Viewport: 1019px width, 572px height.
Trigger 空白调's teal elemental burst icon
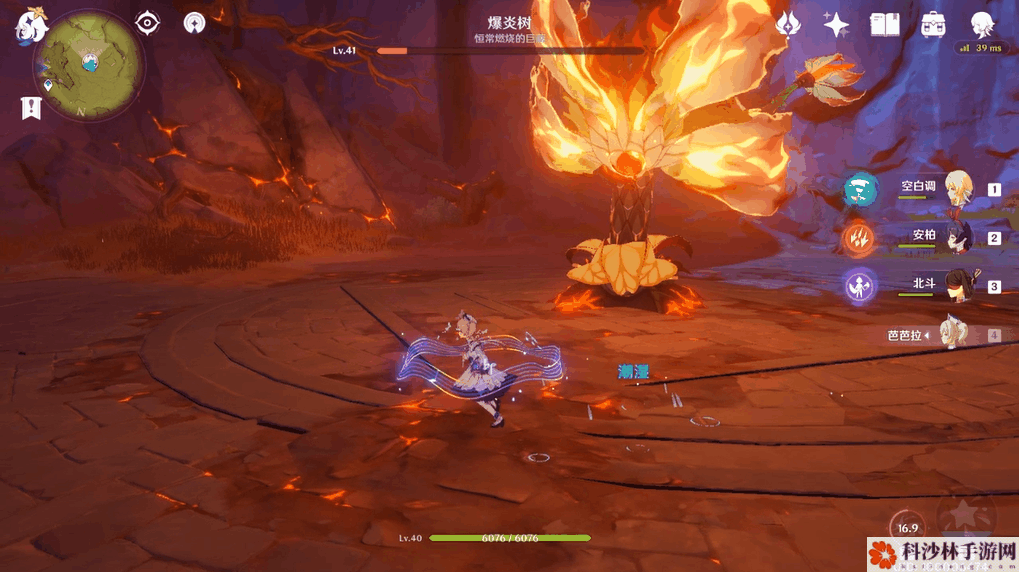pos(860,189)
